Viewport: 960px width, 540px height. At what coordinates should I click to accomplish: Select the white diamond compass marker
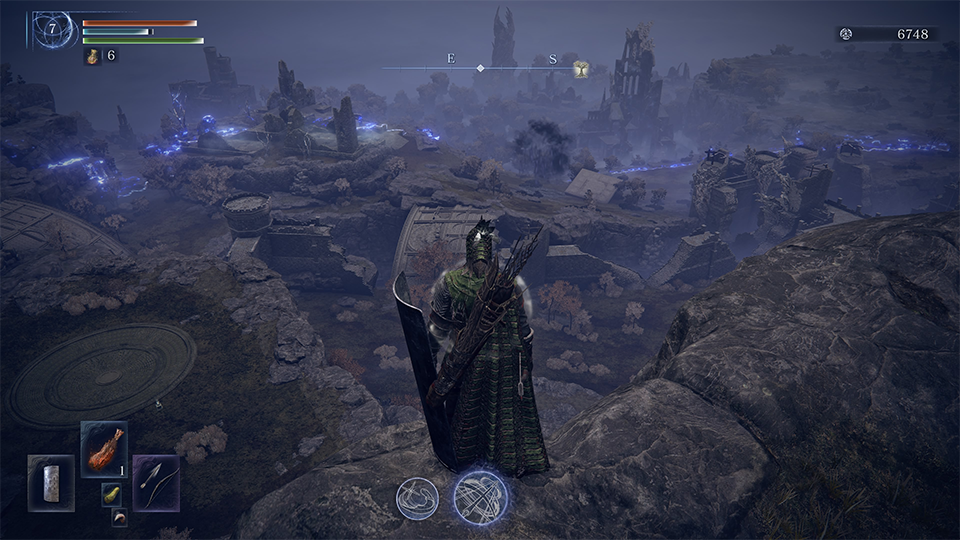pyautogui.click(x=480, y=68)
